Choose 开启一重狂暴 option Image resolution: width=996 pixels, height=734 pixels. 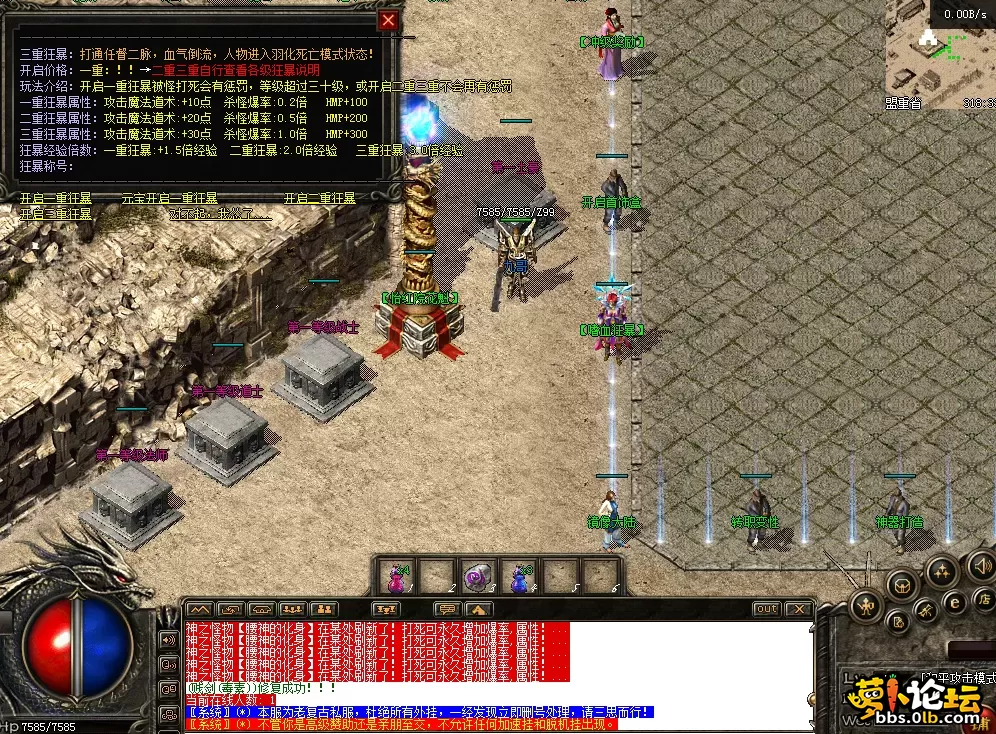click(x=56, y=199)
